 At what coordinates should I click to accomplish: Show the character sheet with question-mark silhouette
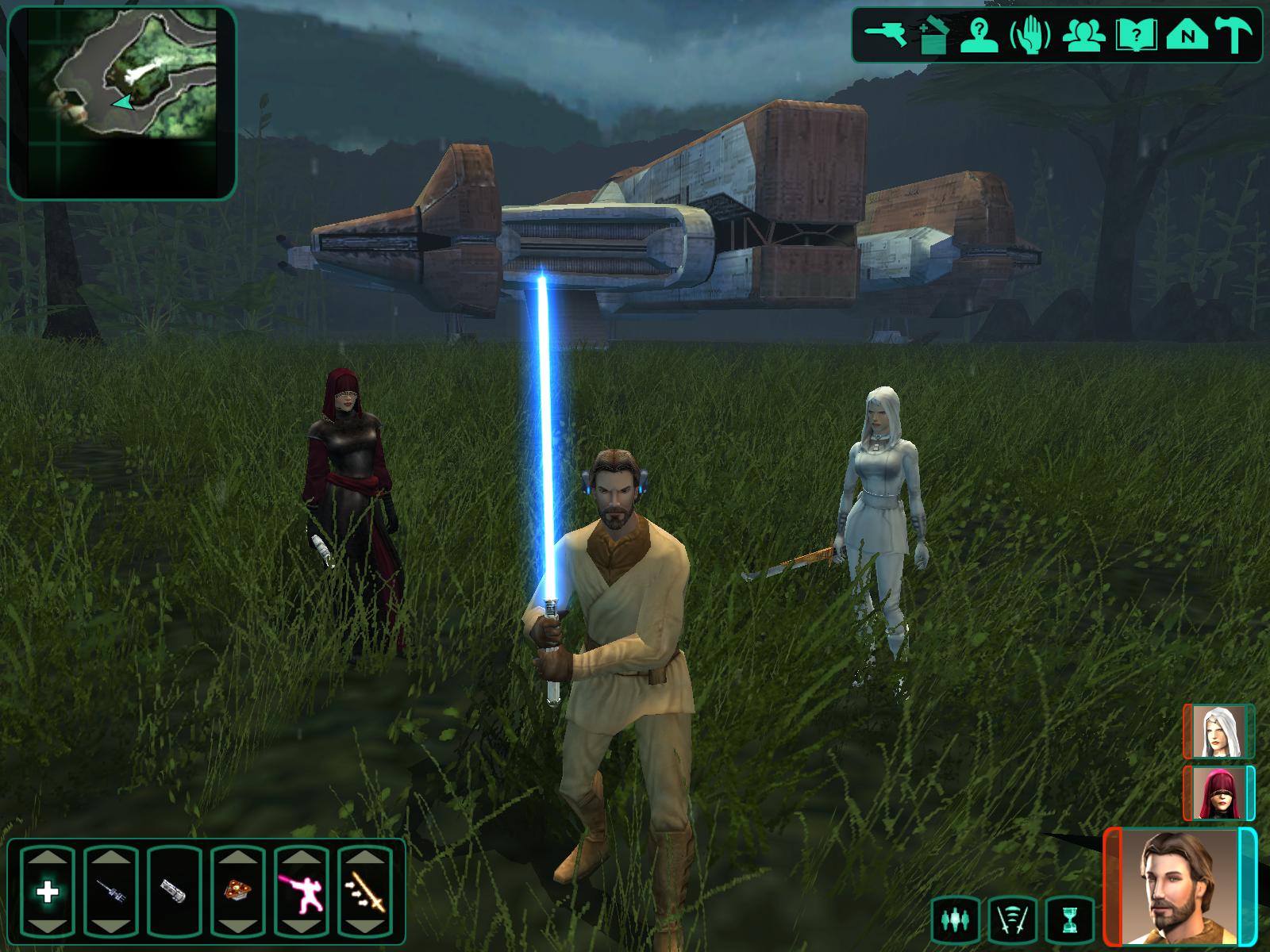[x=980, y=36]
